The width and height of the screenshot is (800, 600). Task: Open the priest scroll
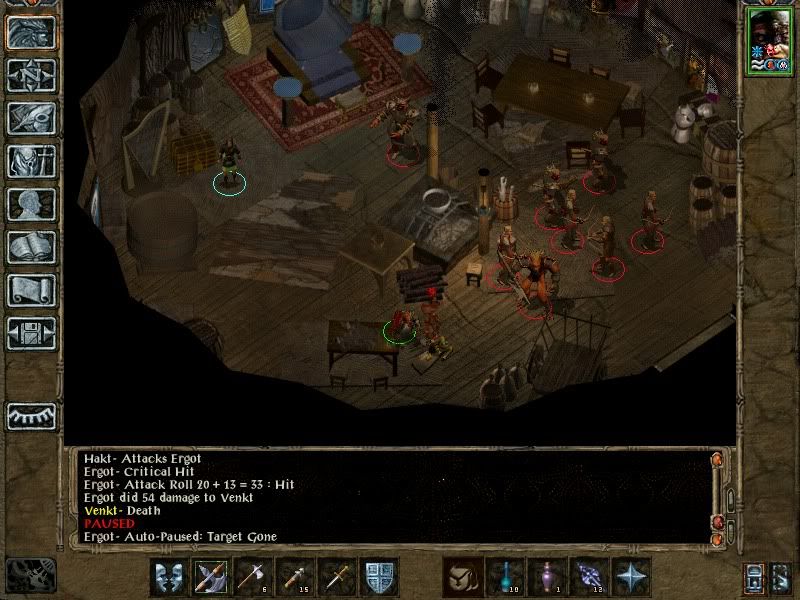(x=31, y=290)
